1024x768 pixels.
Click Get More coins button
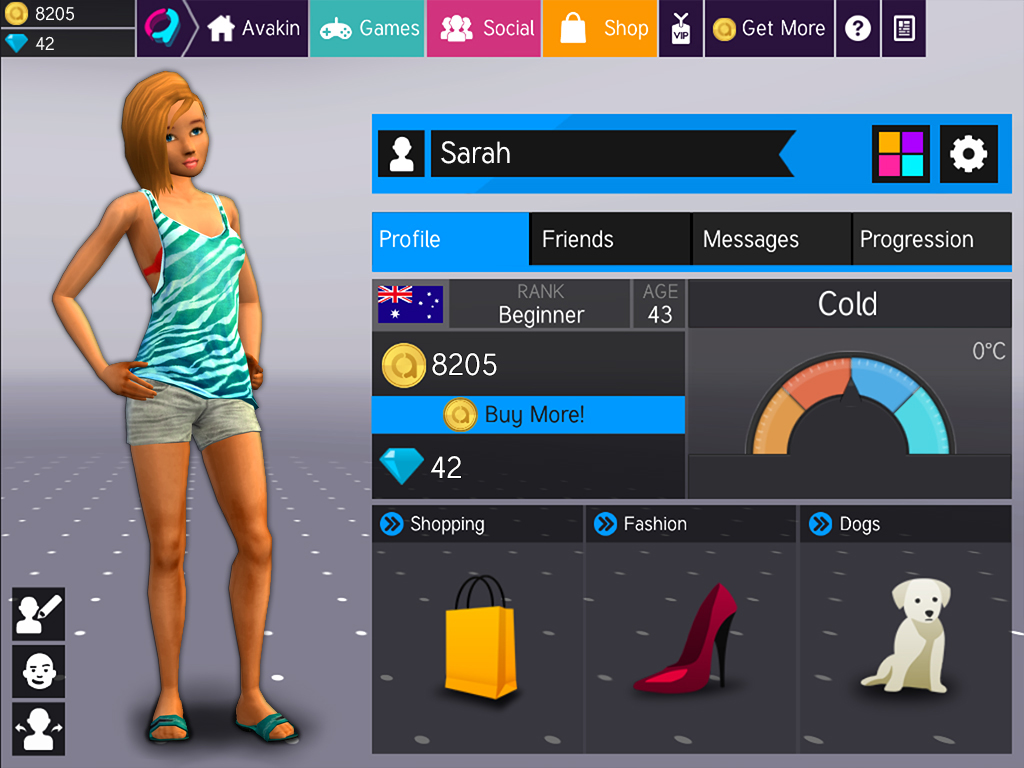(x=768, y=28)
